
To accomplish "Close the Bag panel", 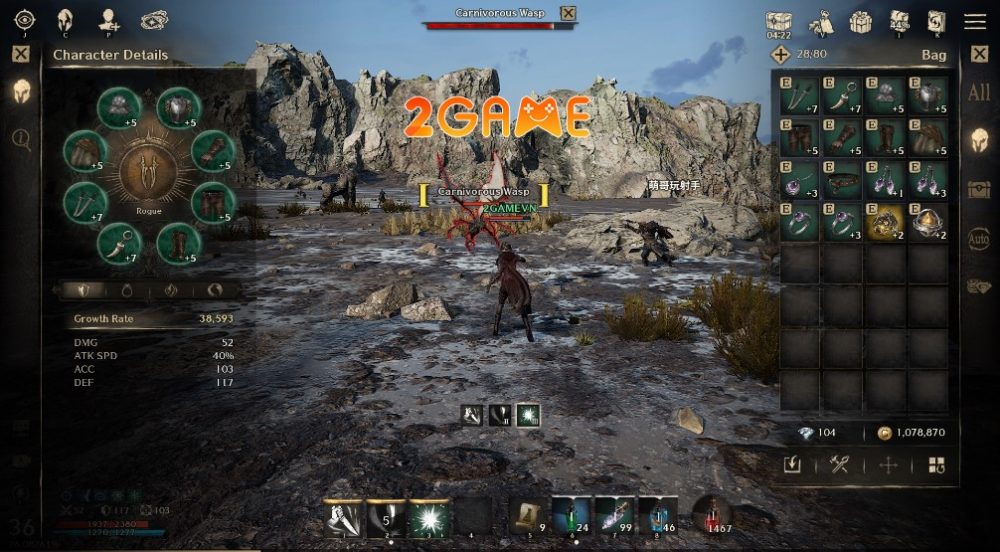I will click(979, 55).
